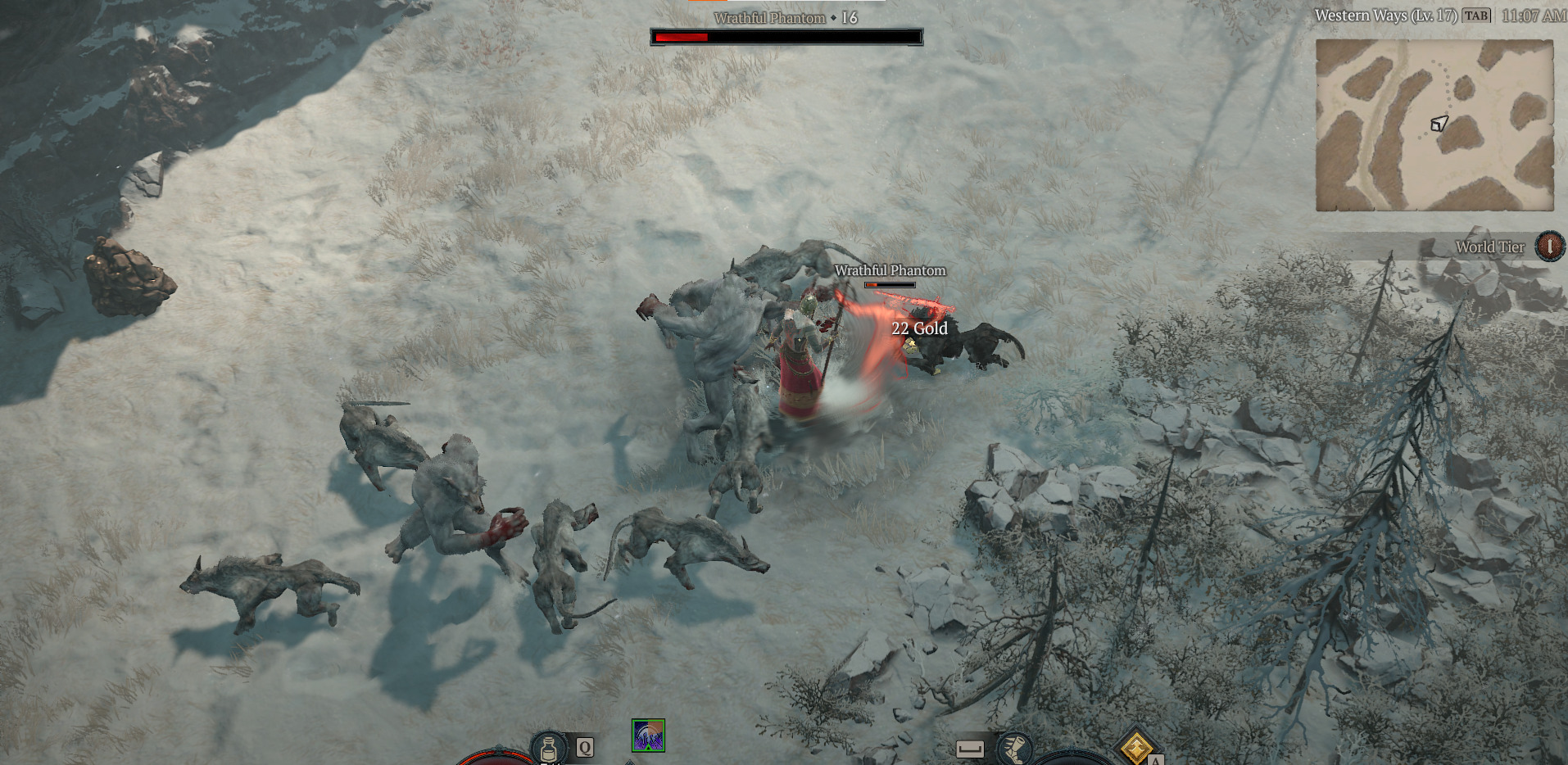Click the Spacebar keybind indicator
This screenshot has height=765, width=1568.
972,747
